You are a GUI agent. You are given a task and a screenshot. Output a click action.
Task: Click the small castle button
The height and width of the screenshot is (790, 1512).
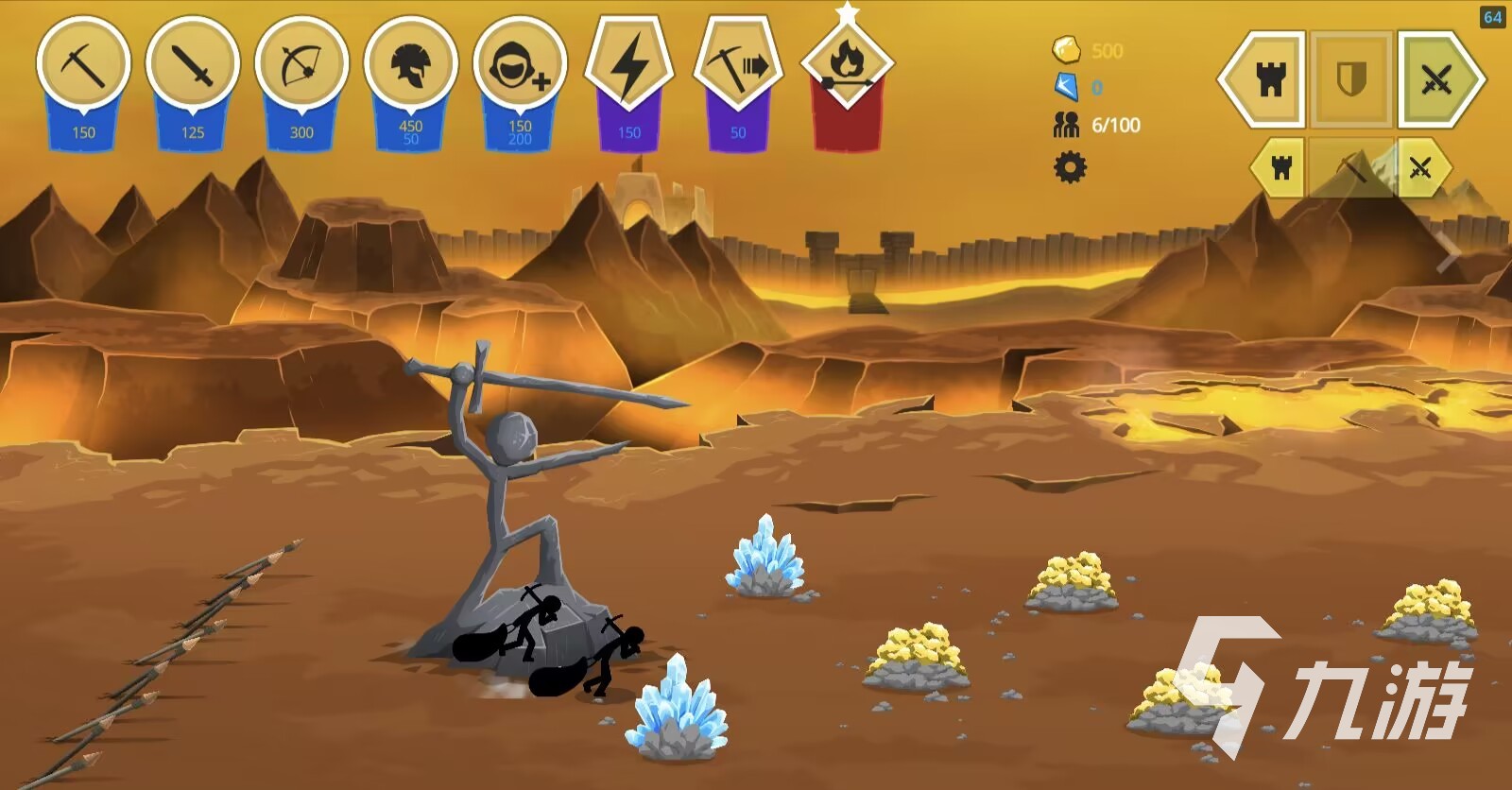pos(1280,168)
